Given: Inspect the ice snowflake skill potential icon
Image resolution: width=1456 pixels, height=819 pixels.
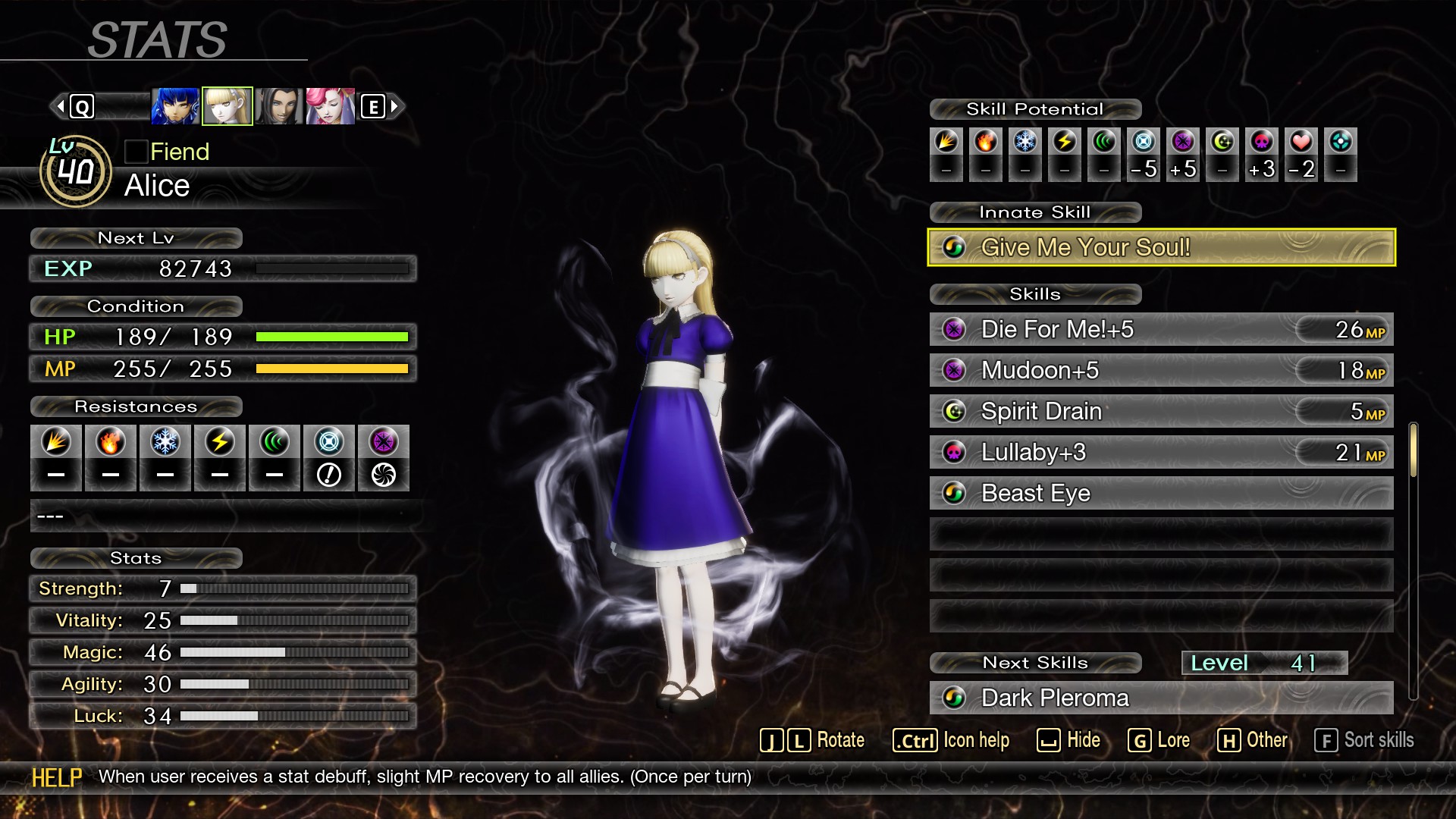Looking at the screenshot, I should (x=1025, y=142).
